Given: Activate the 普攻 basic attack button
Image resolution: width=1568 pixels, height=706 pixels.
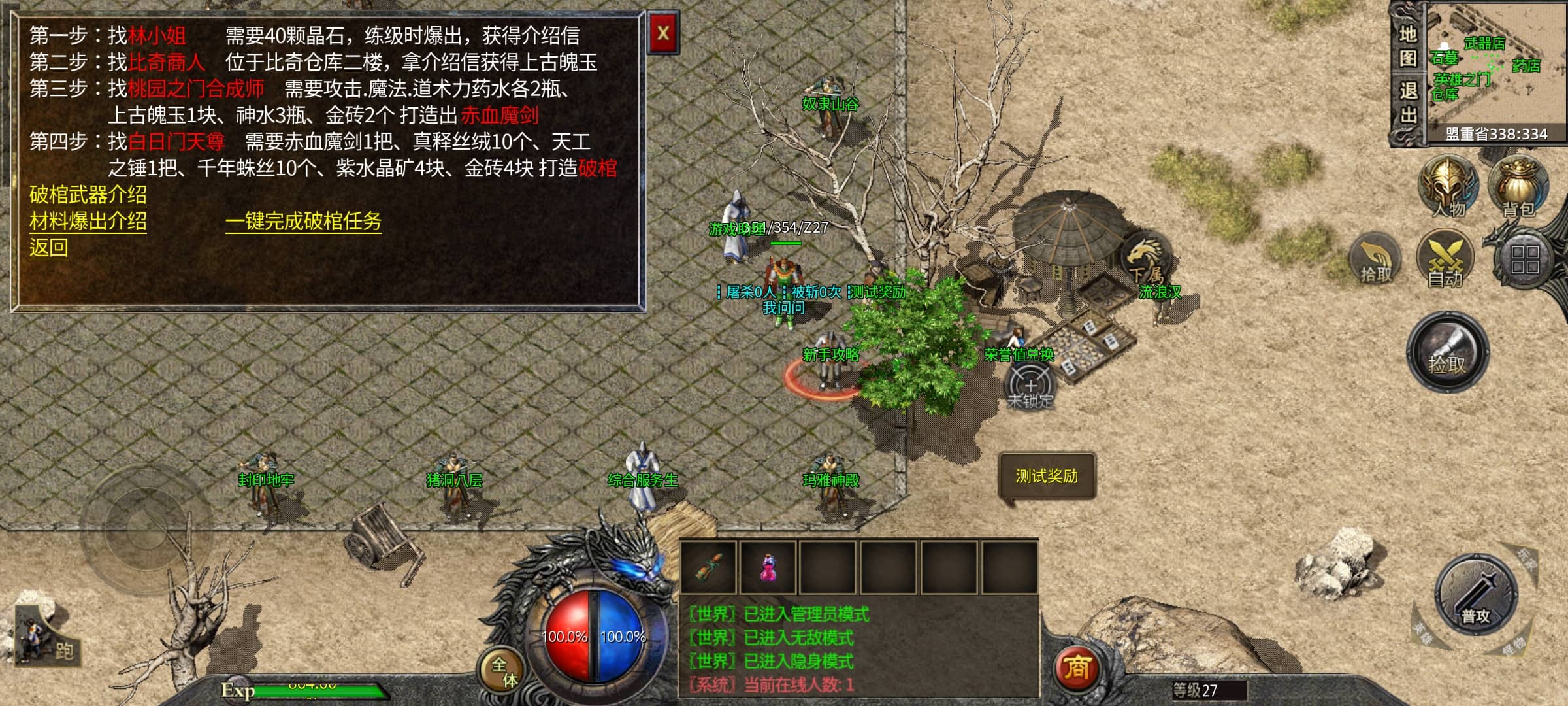Looking at the screenshot, I should tap(1475, 596).
